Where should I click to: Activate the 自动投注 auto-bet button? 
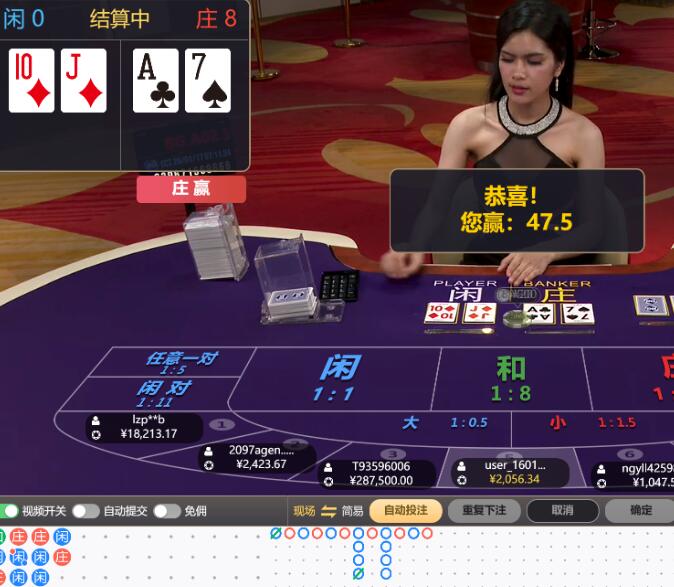[405, 510]
